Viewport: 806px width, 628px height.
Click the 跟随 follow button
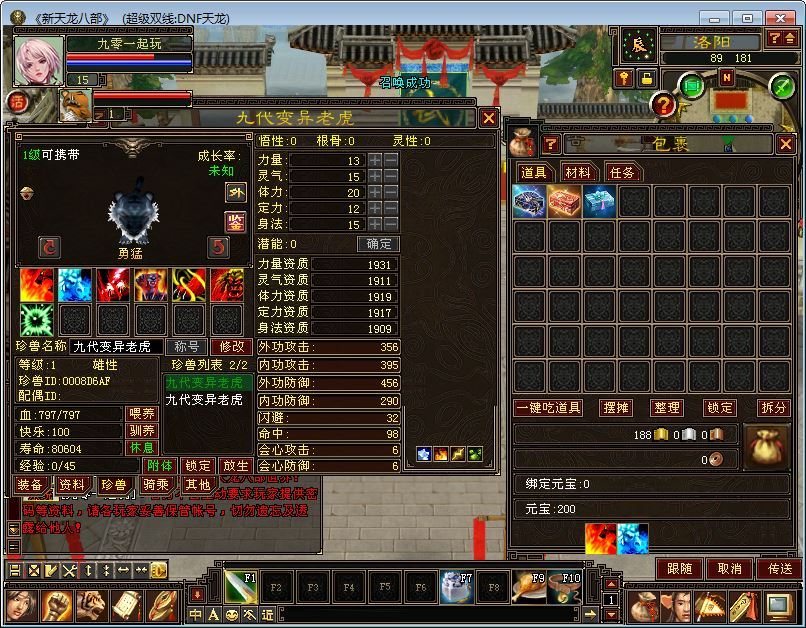[x=680, y=568]
